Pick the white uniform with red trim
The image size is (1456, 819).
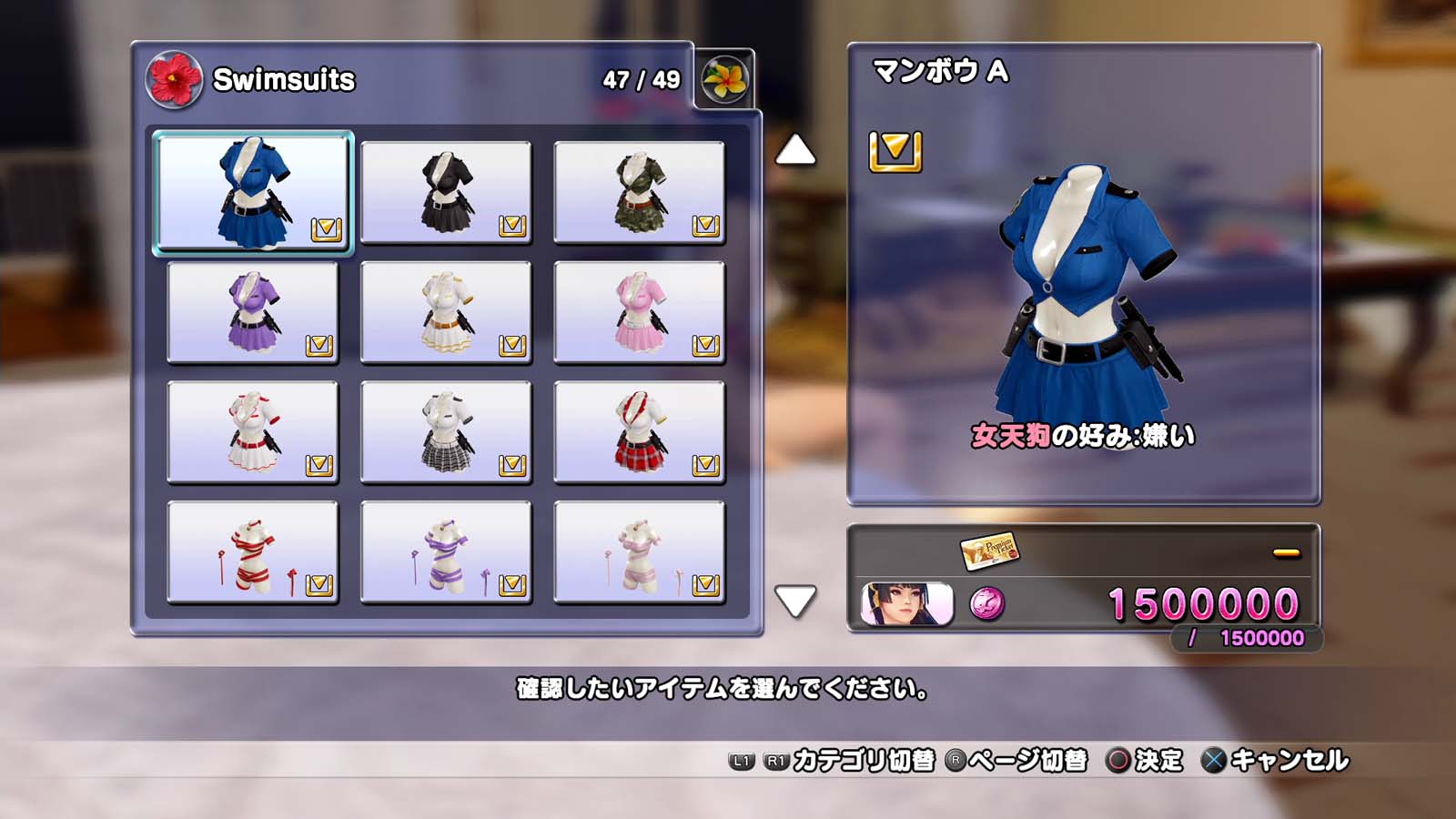click(x=253, y=432)
